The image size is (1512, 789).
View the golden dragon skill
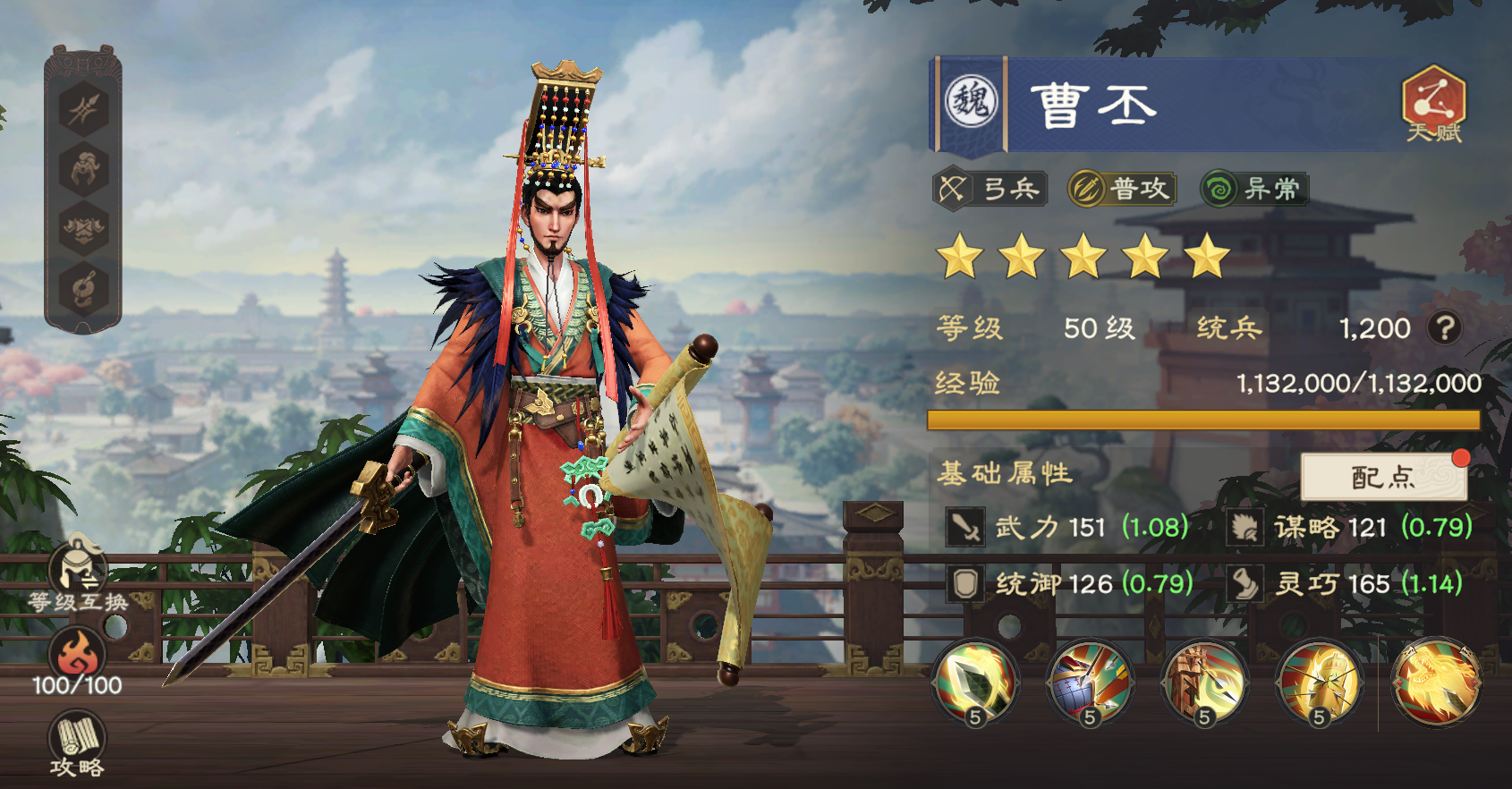[x=1437, y=683]
